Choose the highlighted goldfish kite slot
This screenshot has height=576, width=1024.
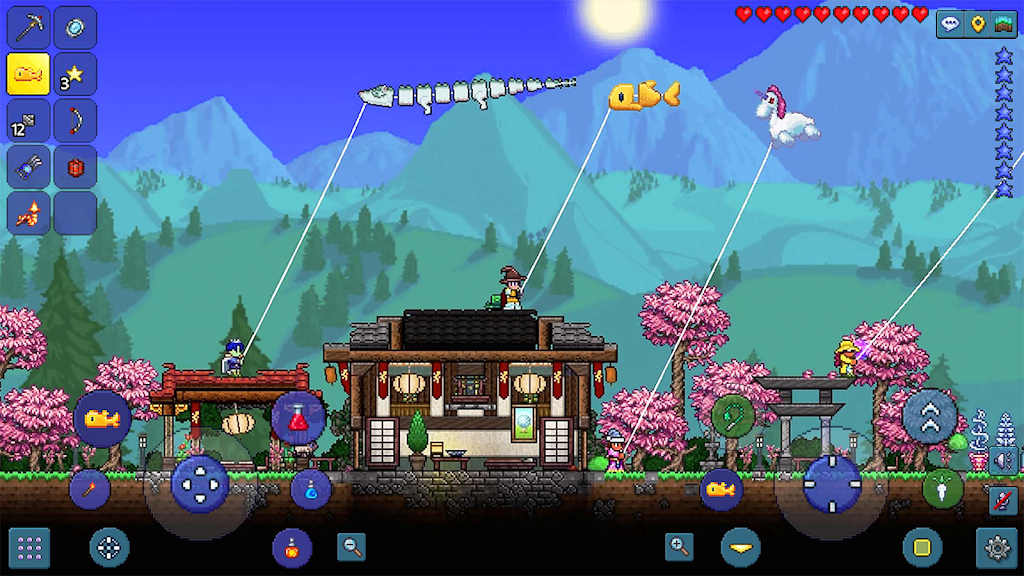pos(29,74)
